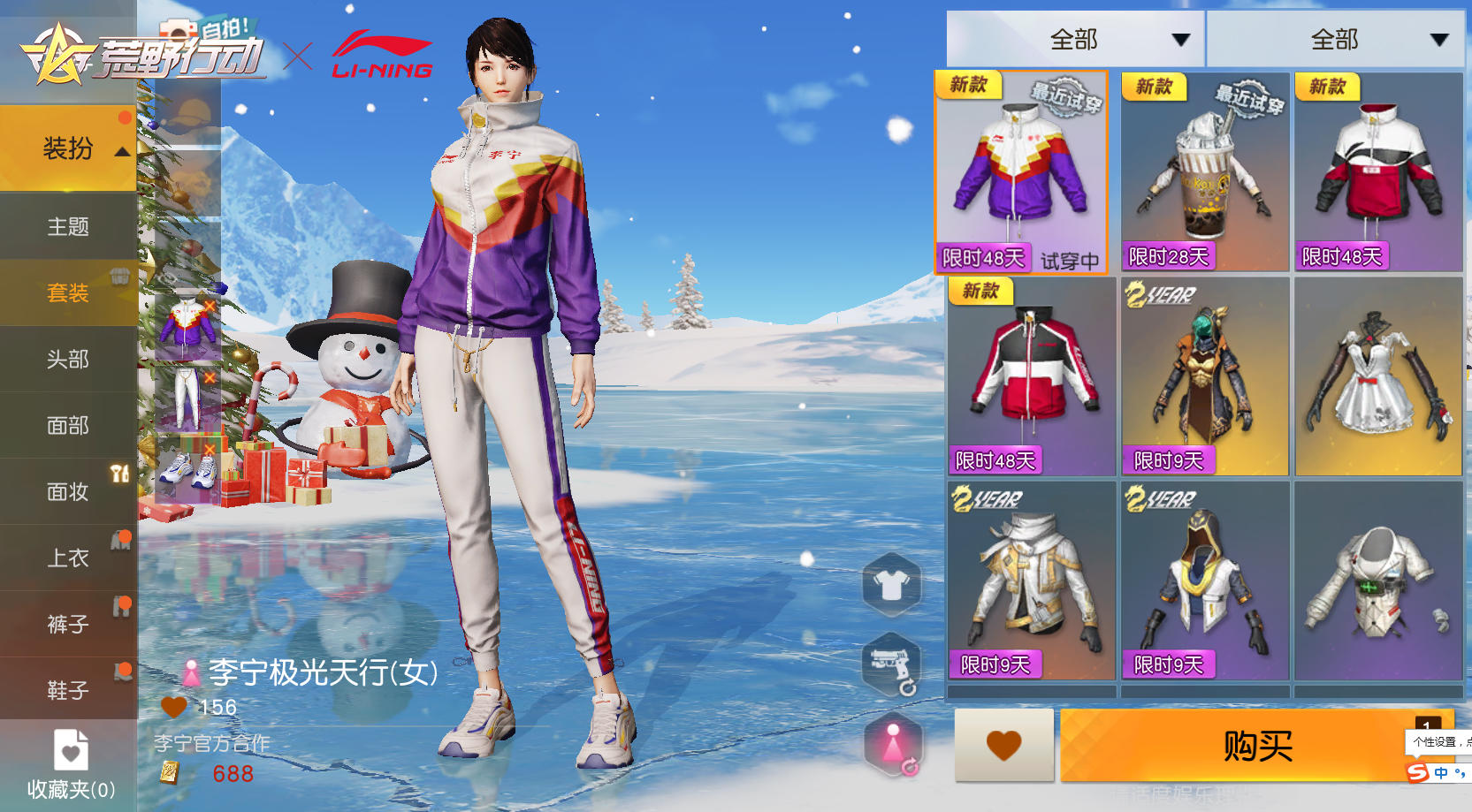The image size is (1472, 812).
Task: Remove the equipped jacket using its orange X
Action: coord(210,306)
